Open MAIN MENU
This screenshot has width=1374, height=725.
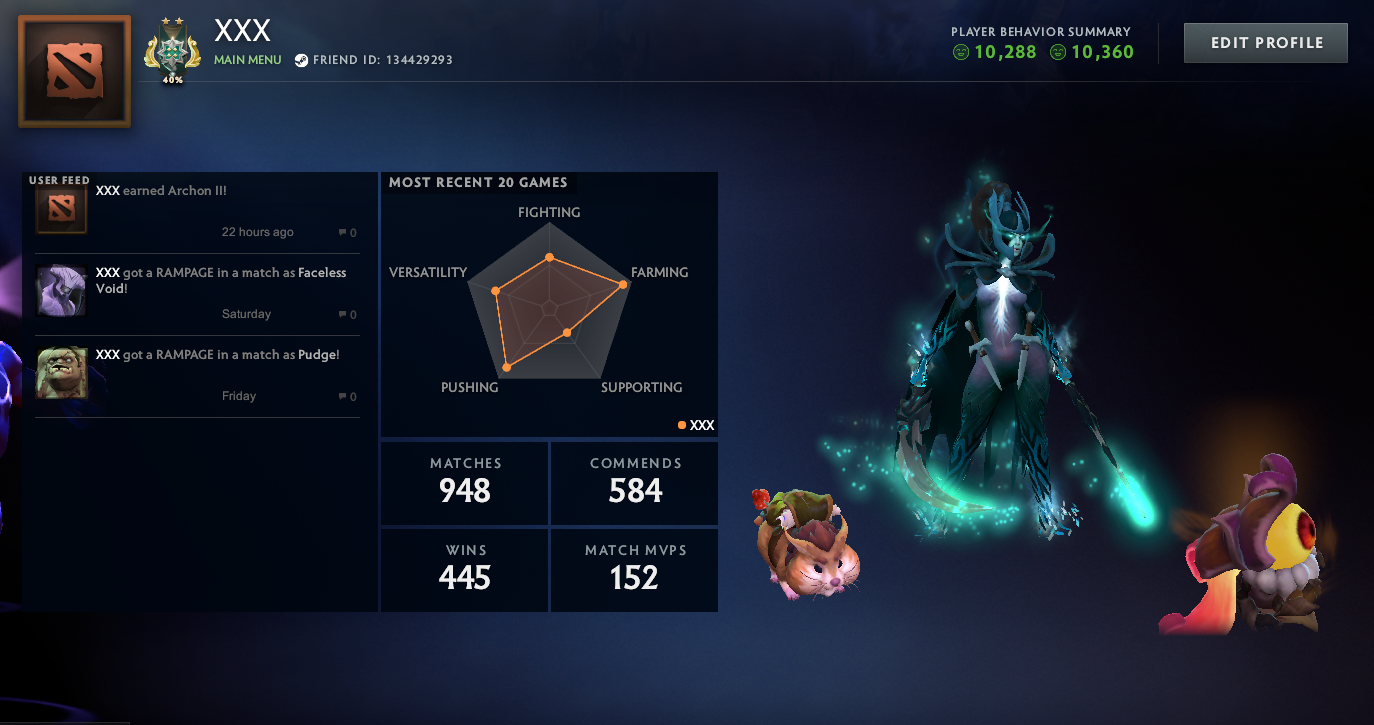point(247,59)
